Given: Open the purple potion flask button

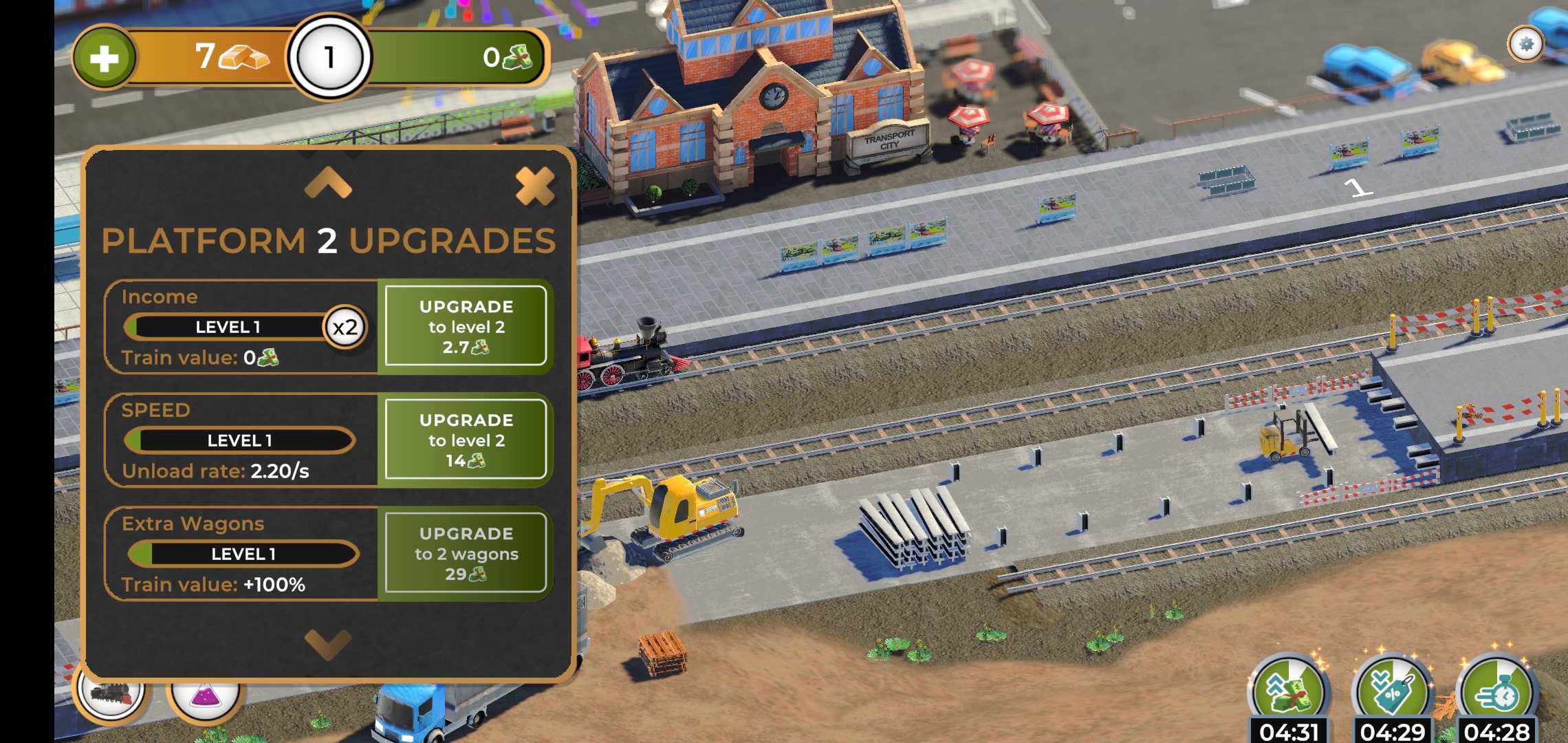Looking at the screenshot, I should pos(204,695).
